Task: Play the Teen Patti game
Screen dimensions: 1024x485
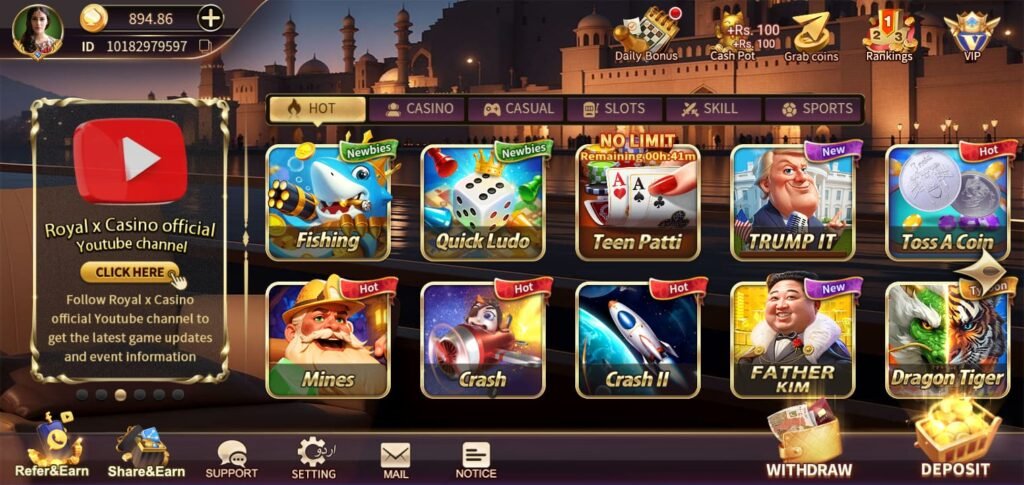Action: [x=638, y=203]
